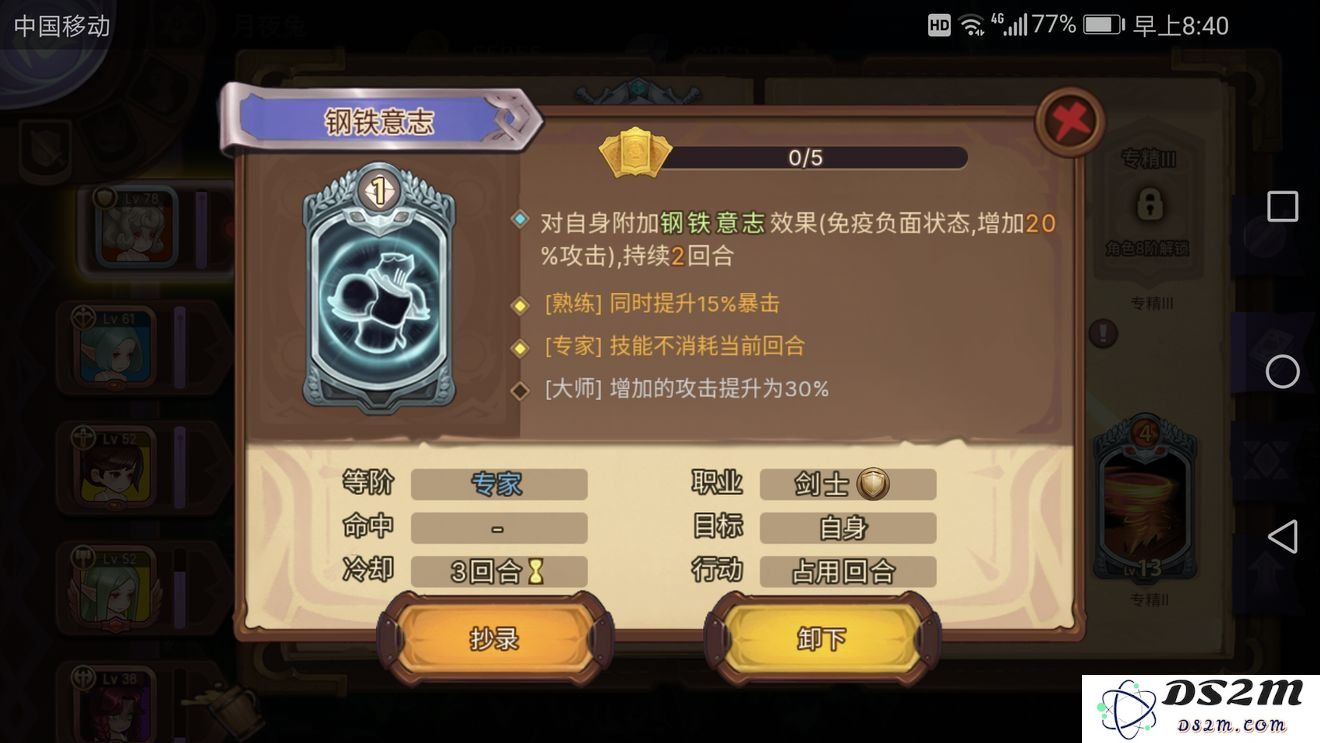
Task: Tap the Android back triangle button
Action: [1282, 537]
